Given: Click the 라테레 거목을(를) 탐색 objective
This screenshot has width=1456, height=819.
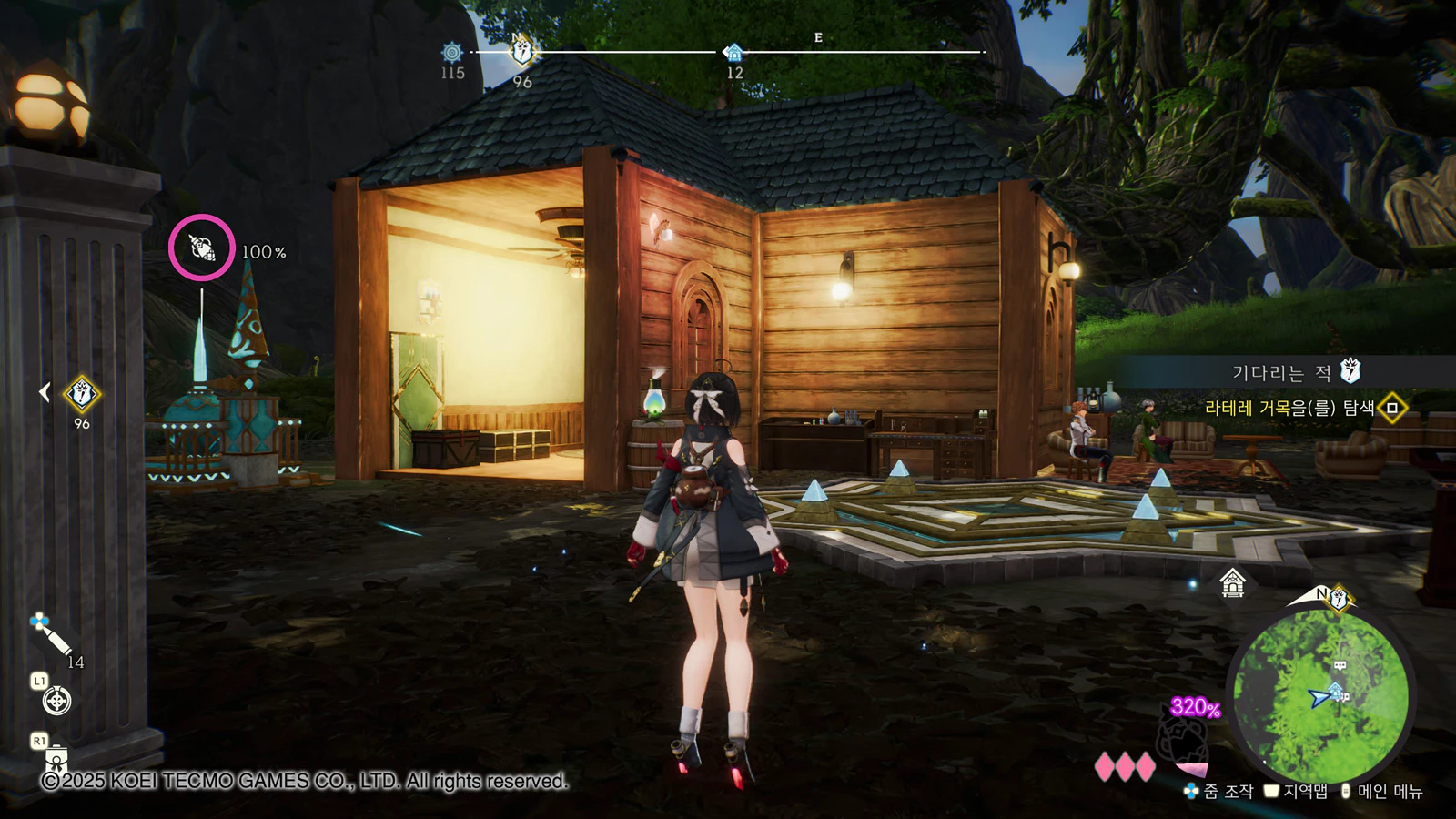Looking at the screenshot, I should (1289, 409).
